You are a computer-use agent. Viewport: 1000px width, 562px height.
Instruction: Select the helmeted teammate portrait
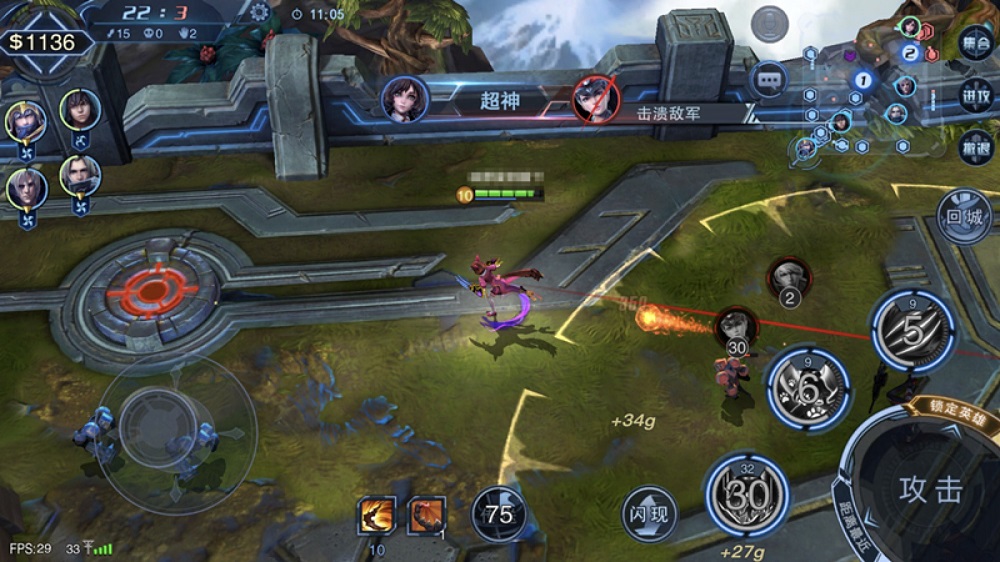[x=25, y=122]
